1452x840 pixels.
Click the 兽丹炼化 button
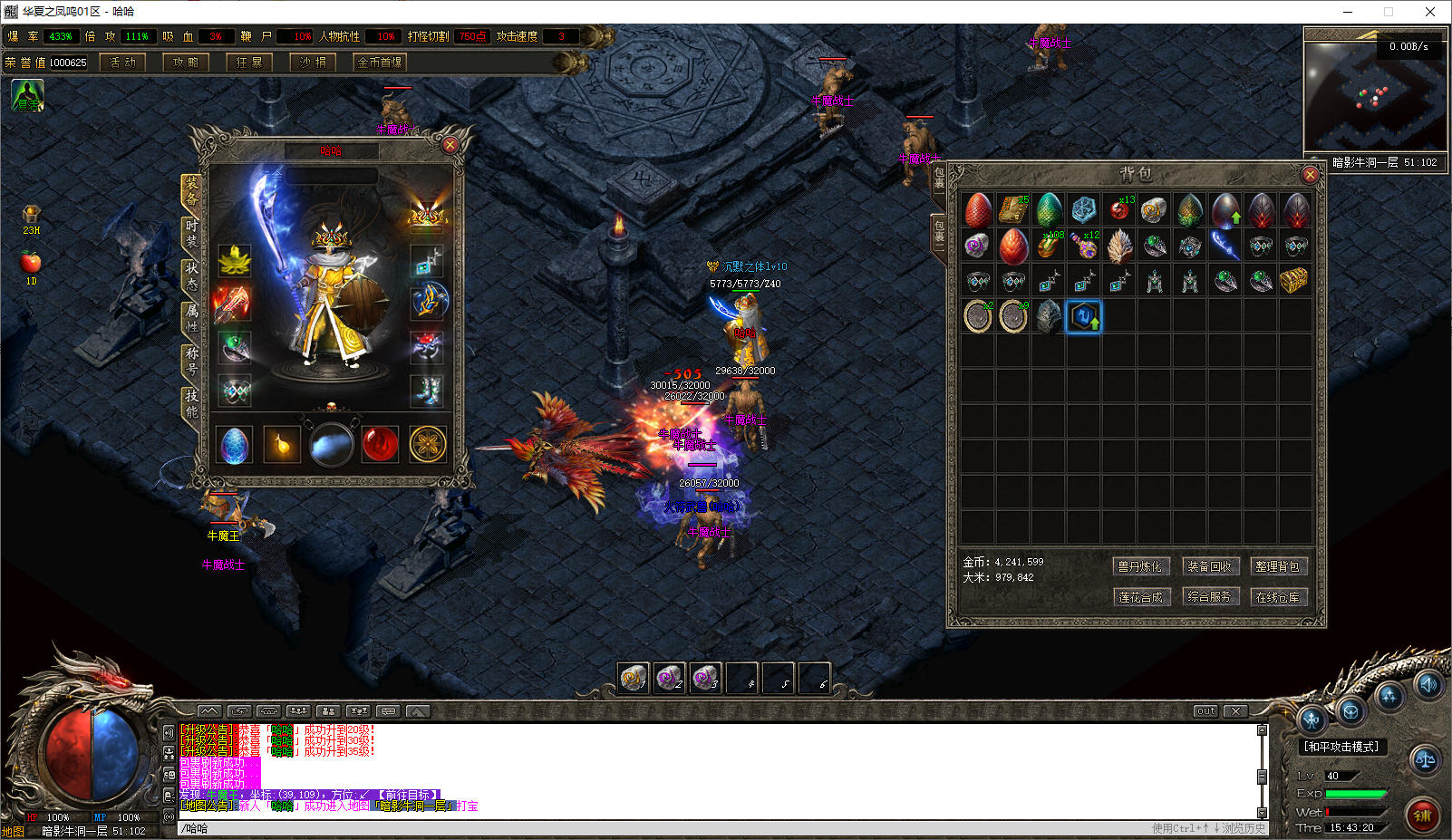click(x=1140, y=566)
